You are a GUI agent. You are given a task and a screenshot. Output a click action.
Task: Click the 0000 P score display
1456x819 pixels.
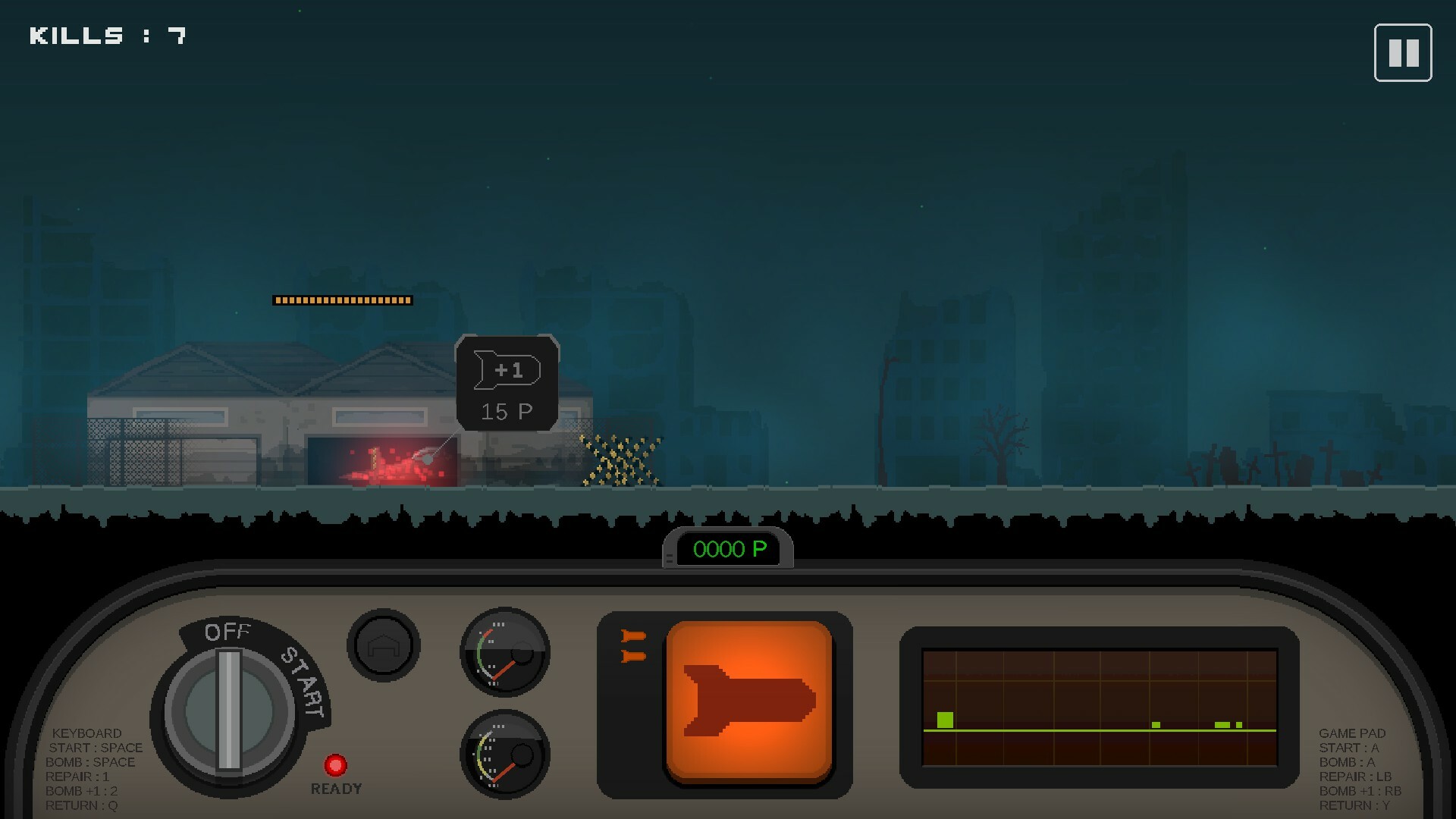[x=730, y=549]
